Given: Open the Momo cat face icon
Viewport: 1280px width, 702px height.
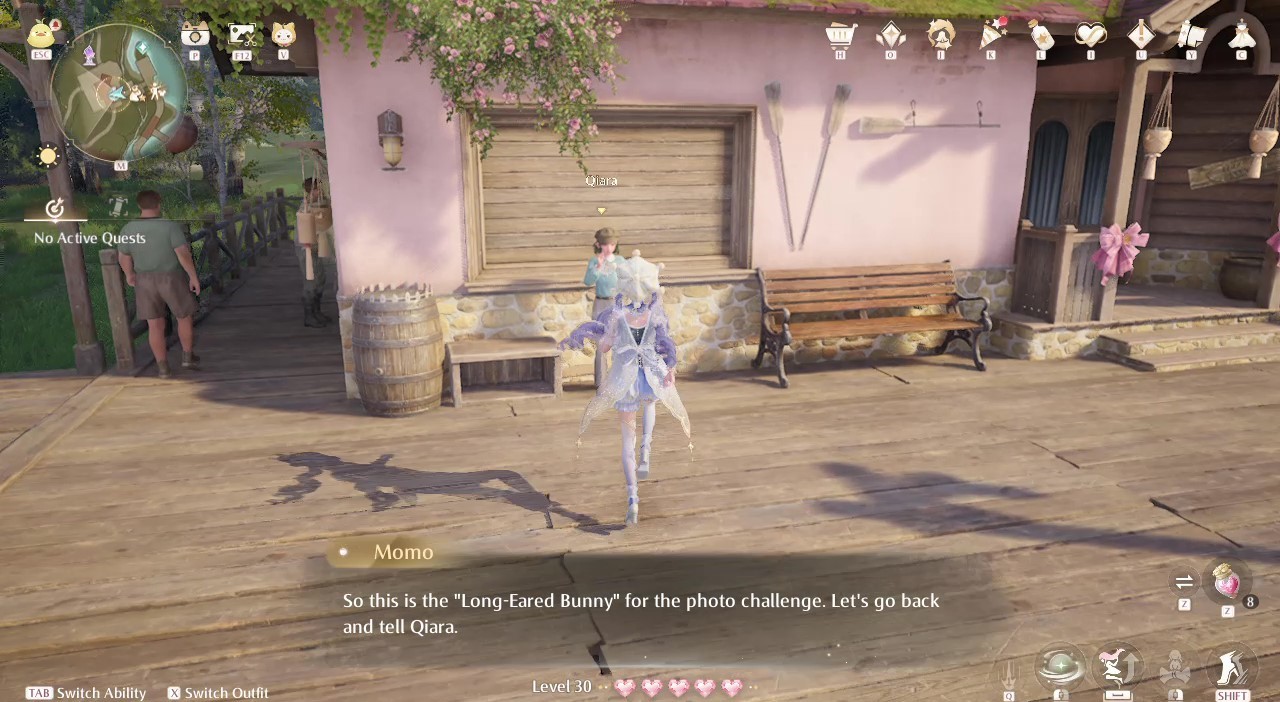Looking at the screenshot, I should pyautogui.click(x=283, y=36).
